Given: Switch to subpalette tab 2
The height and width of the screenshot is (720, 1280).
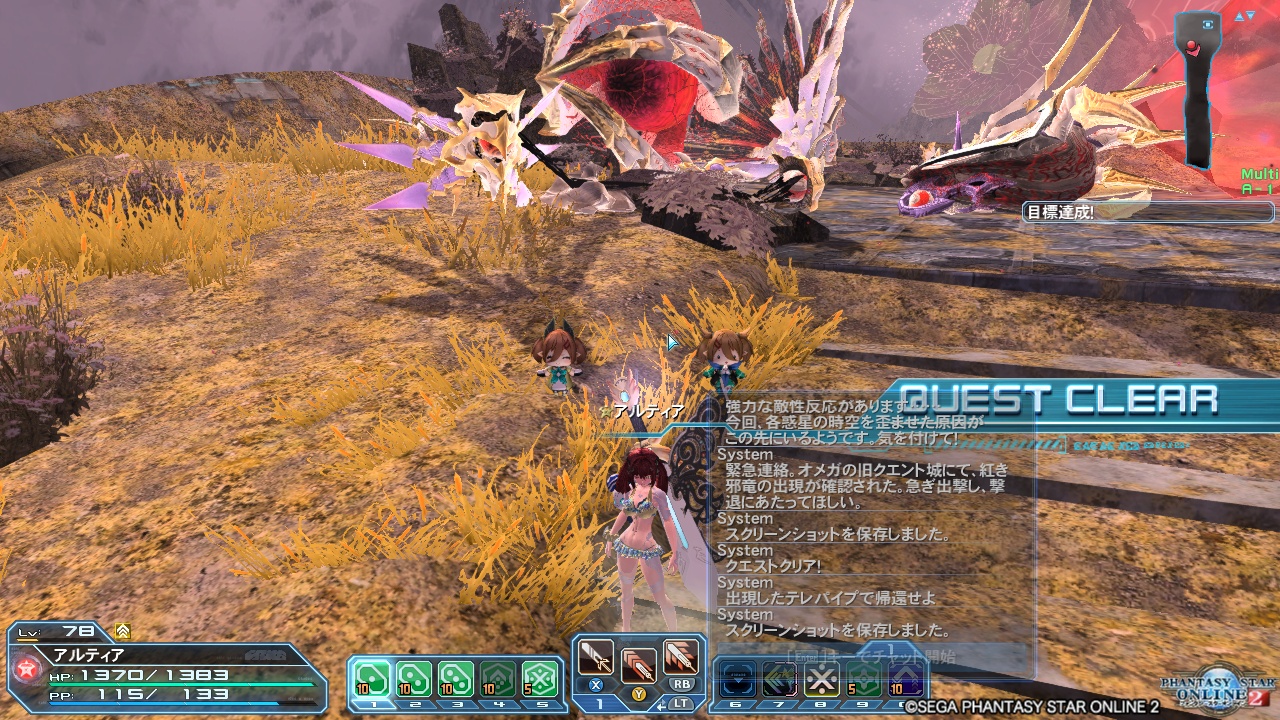Looking at the screenshot, I should [x=418, y=704].
